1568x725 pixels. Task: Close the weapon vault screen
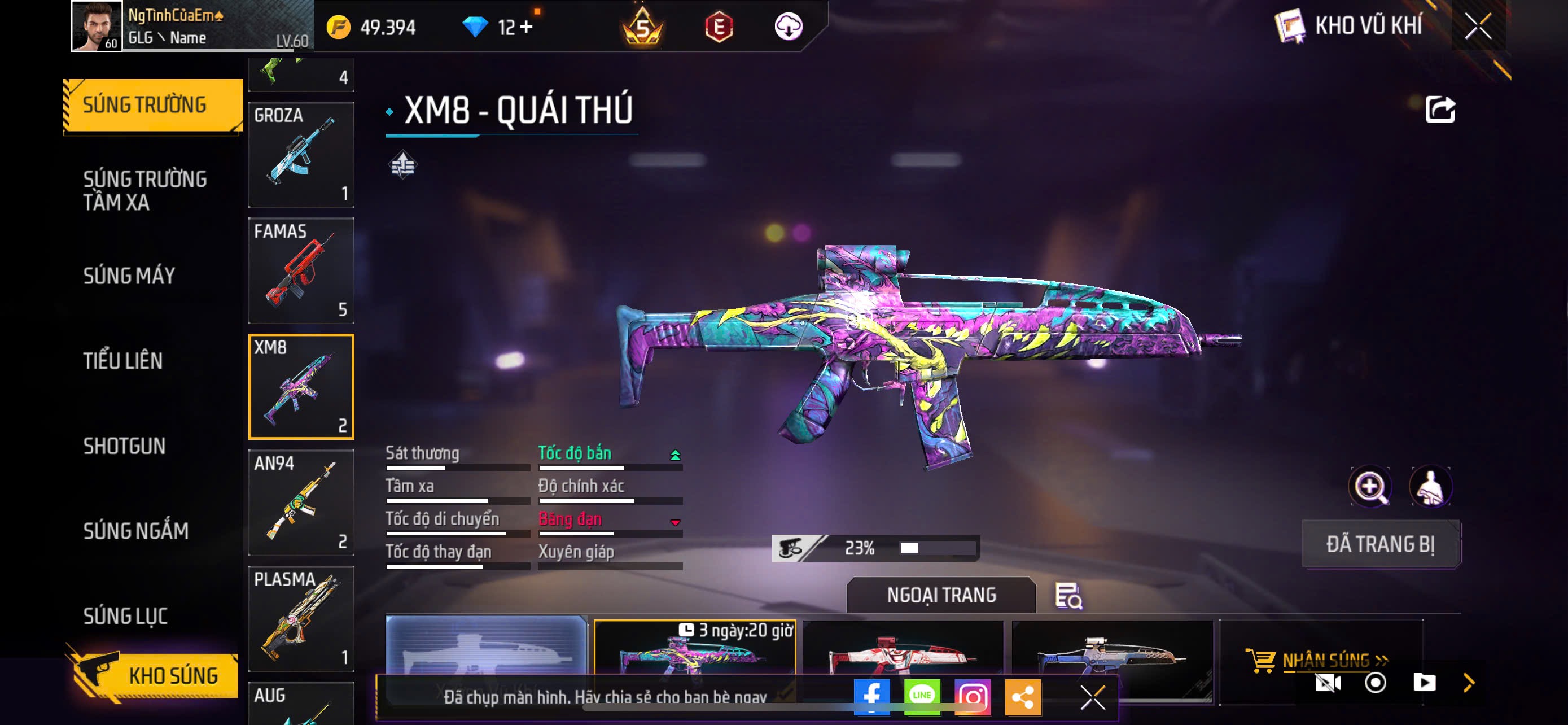click(x=1478, y=26)
